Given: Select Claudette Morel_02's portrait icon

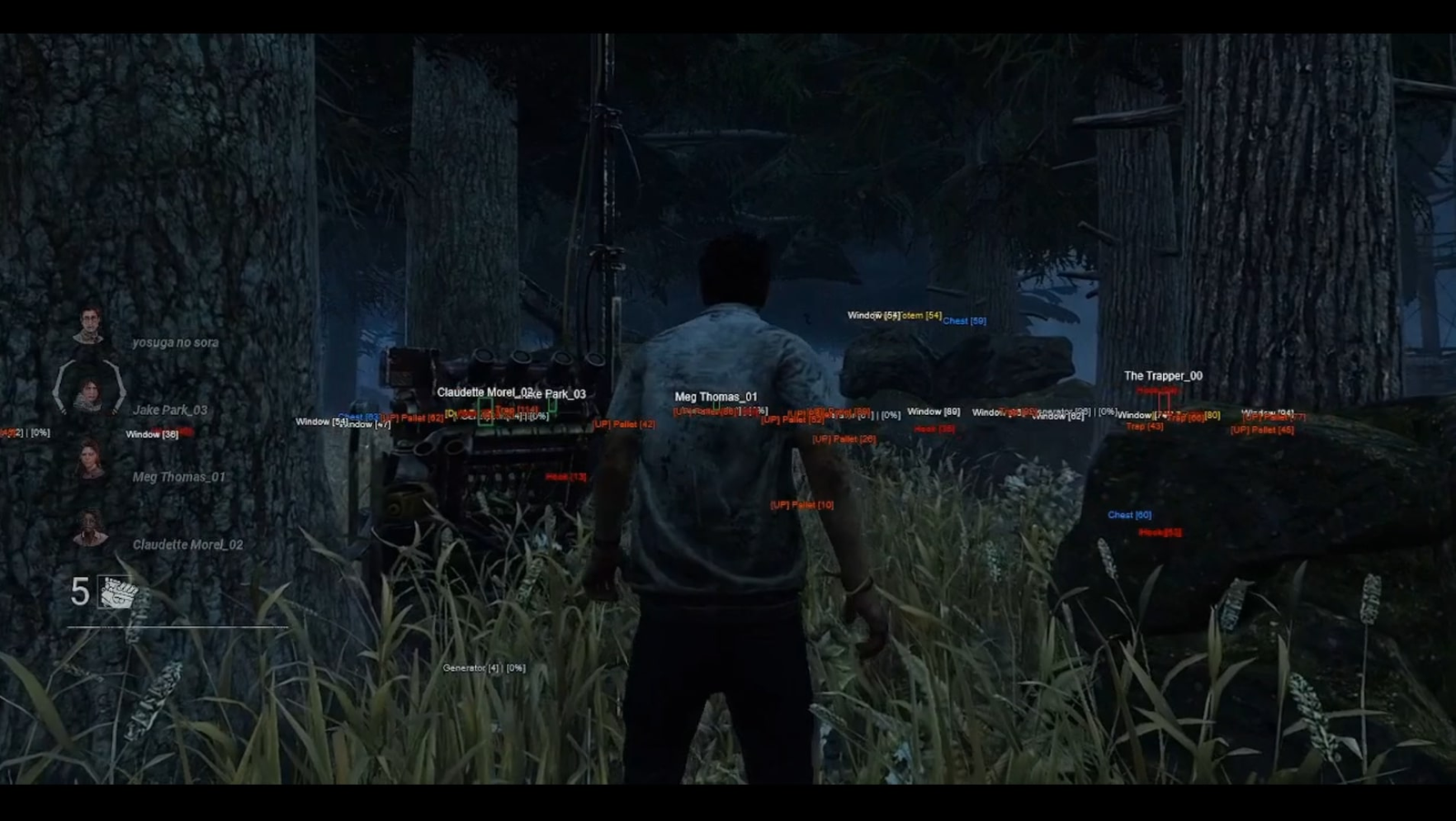Looking at the screenshot, I should pyautogui.click(x=90, y=528).
